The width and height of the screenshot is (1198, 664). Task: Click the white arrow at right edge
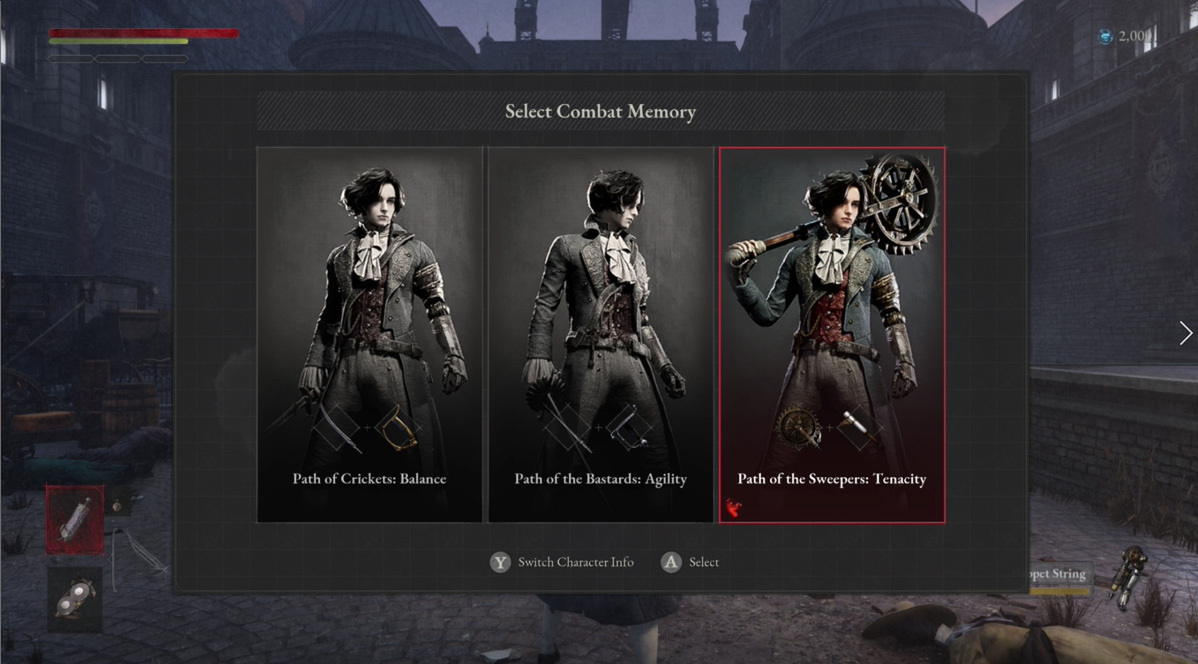tap(1185, 333)
